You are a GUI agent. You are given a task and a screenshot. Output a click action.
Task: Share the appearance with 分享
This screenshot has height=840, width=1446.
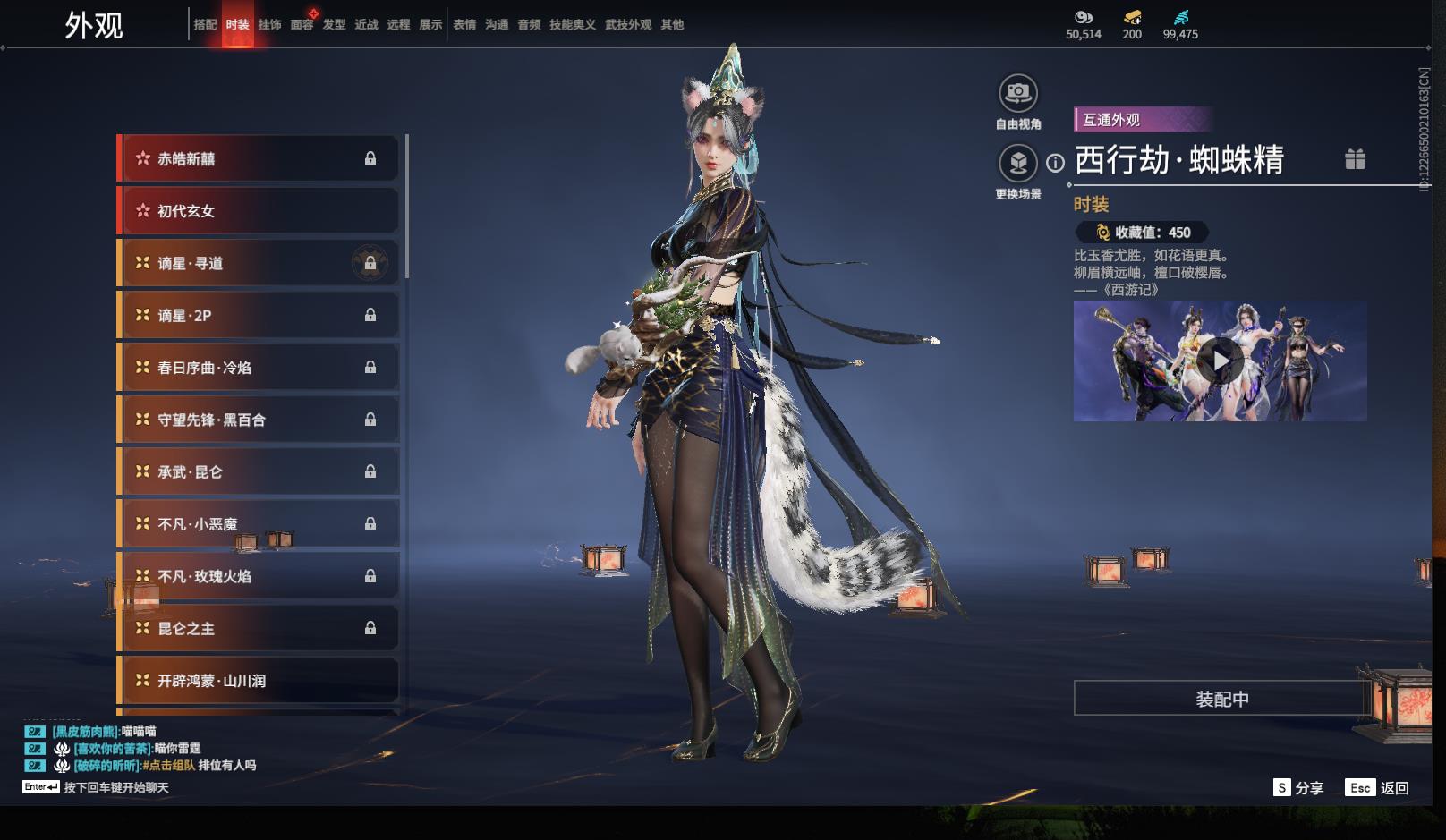(1298, 788)
